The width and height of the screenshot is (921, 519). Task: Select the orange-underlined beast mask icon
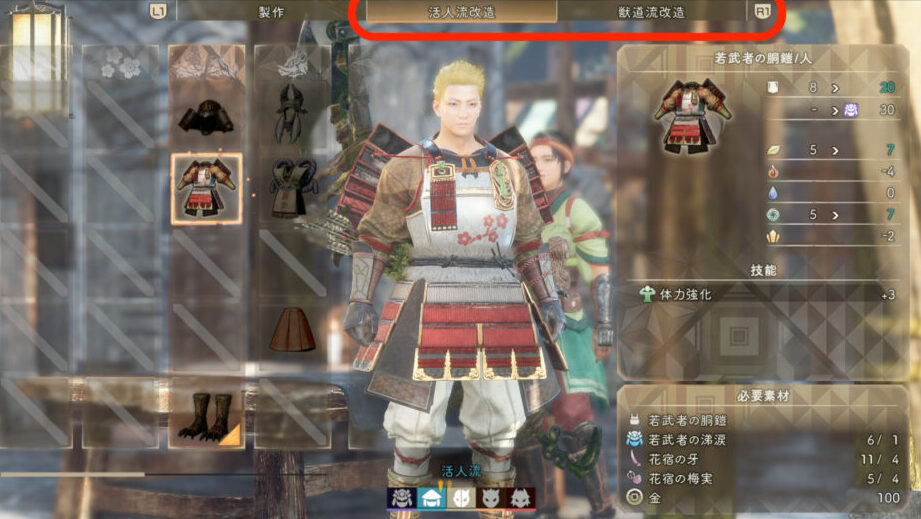pyautogui.click(x=492, y=498)
